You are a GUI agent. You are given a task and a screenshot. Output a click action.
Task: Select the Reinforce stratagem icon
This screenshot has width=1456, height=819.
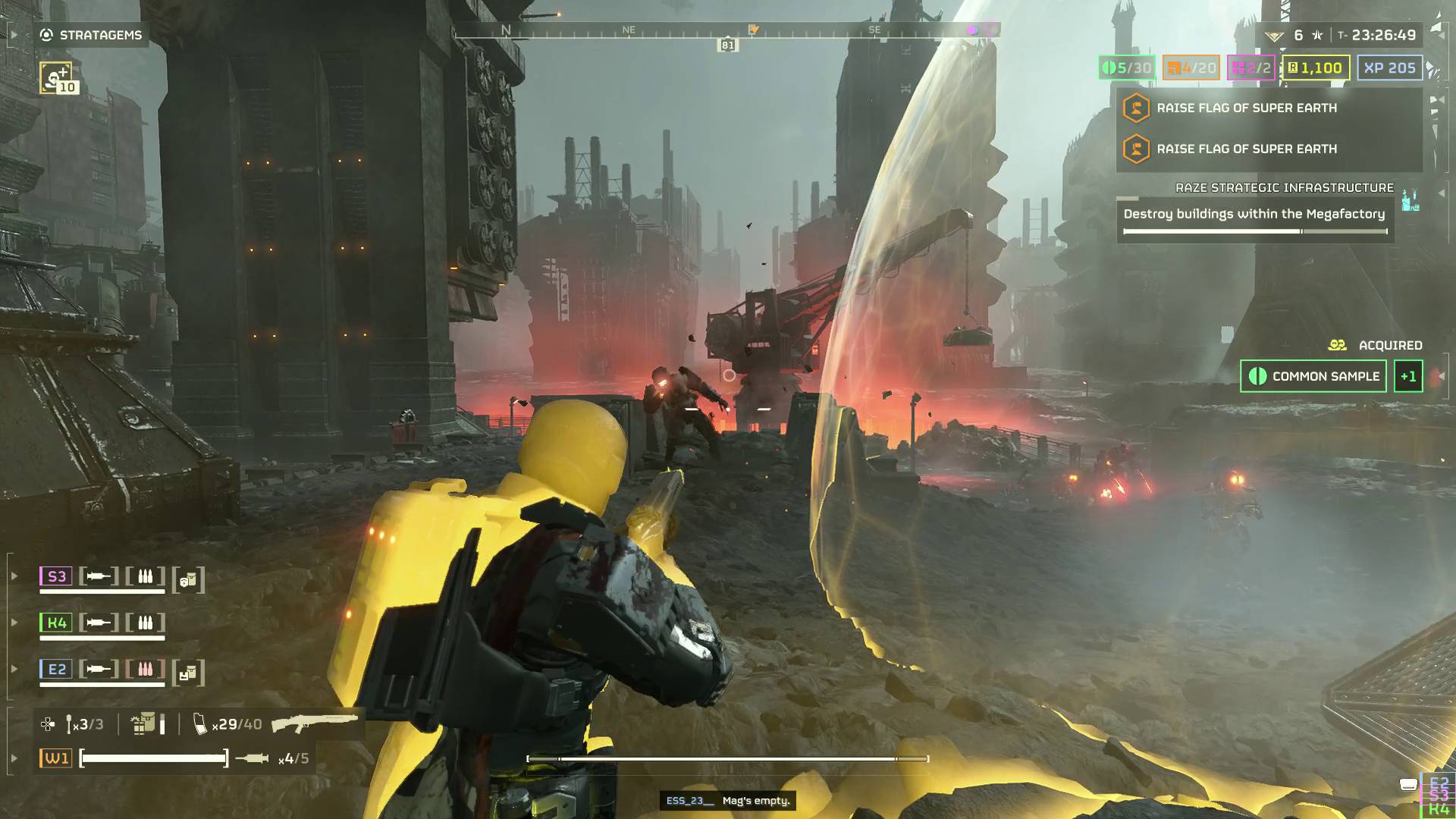tap(56, 77)
